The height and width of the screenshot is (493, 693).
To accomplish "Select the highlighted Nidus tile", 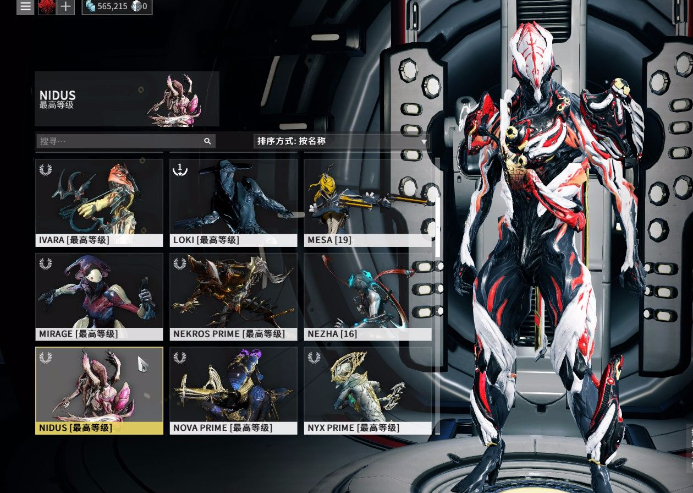I will pyautogui.click(x=99, y=389).
